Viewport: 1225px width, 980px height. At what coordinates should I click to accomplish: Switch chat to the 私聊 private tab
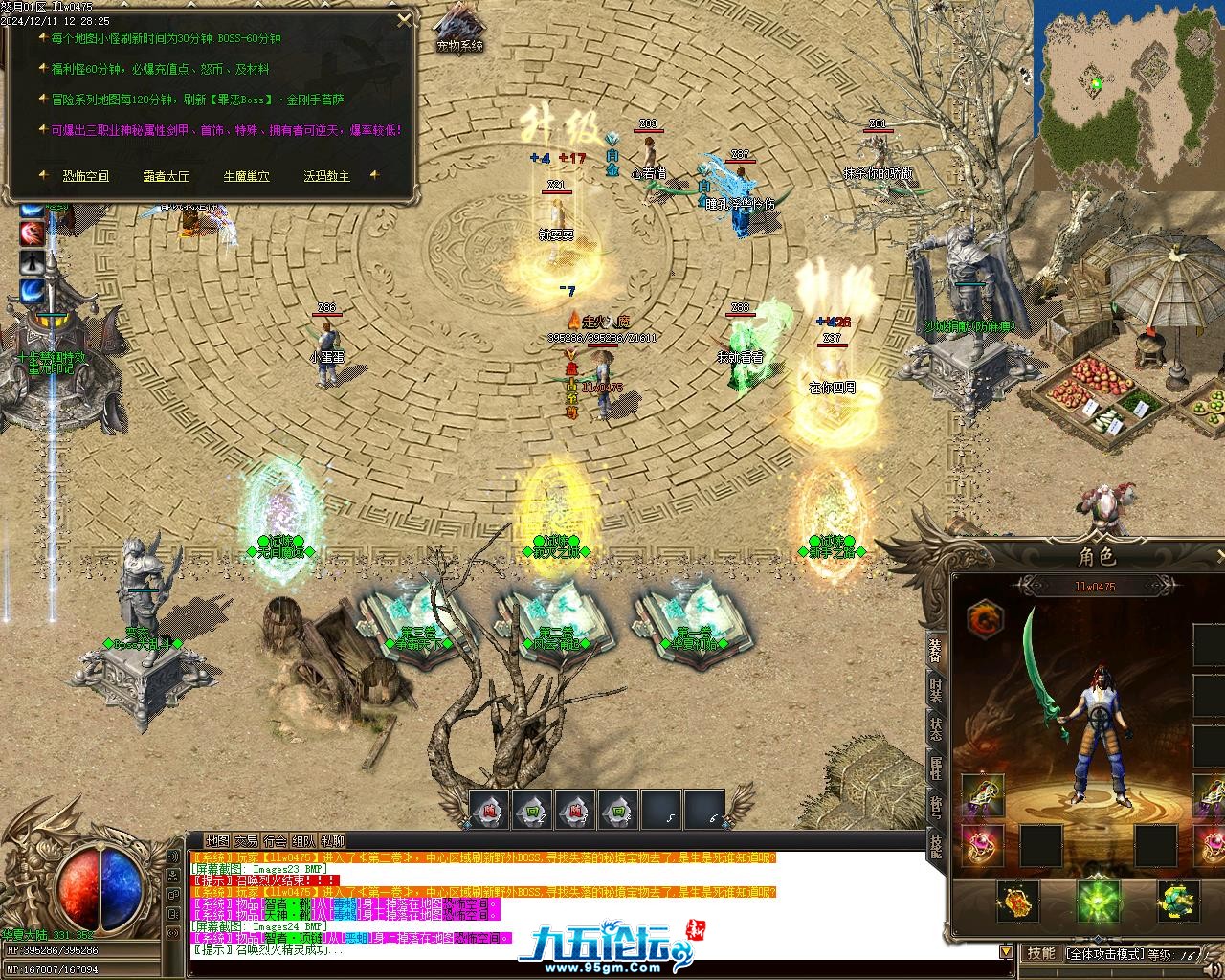(x=333, y=841)
